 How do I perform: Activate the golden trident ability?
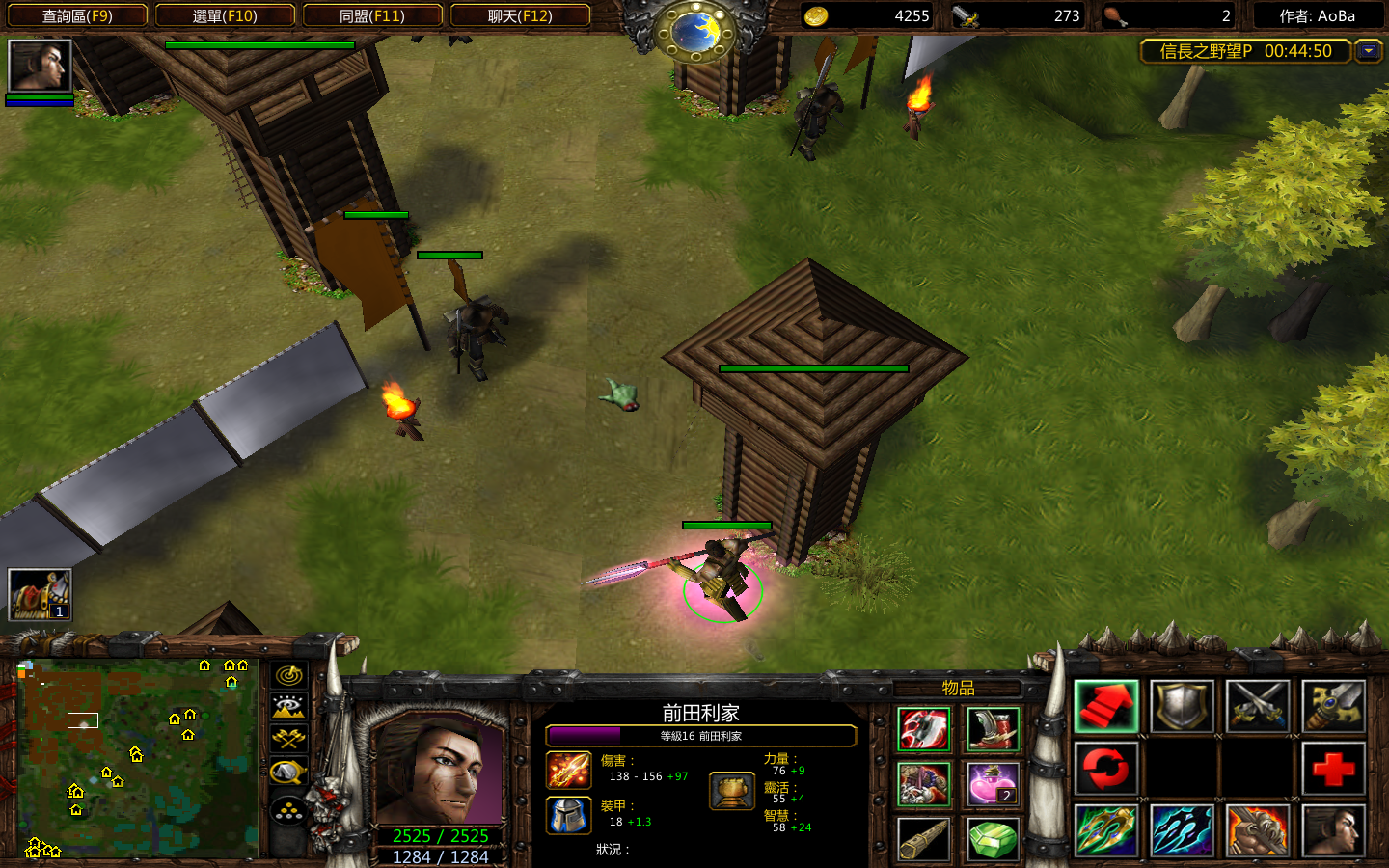[1106, 830]
